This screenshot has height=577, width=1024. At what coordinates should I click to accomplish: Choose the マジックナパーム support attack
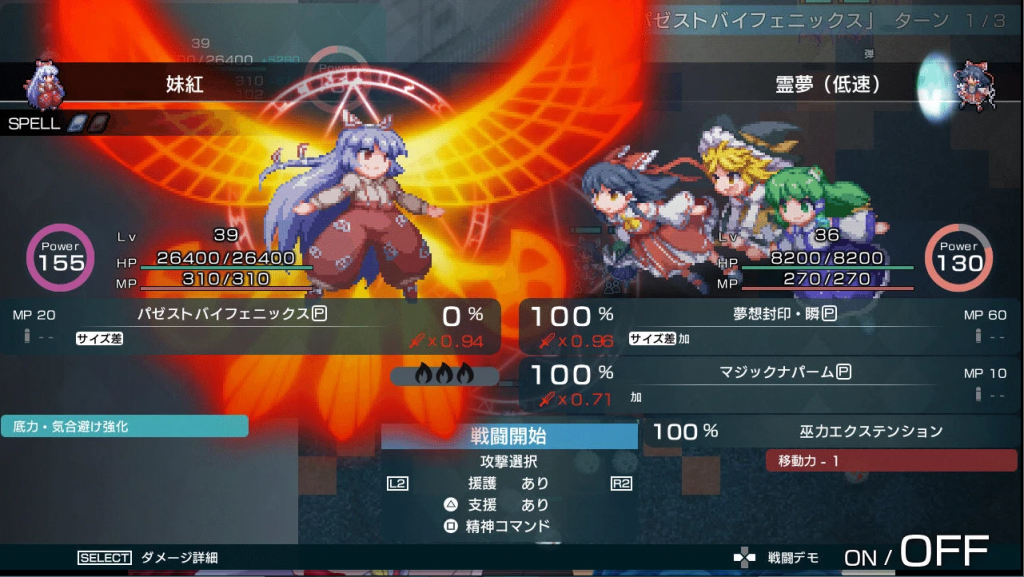tap(770, 384)
